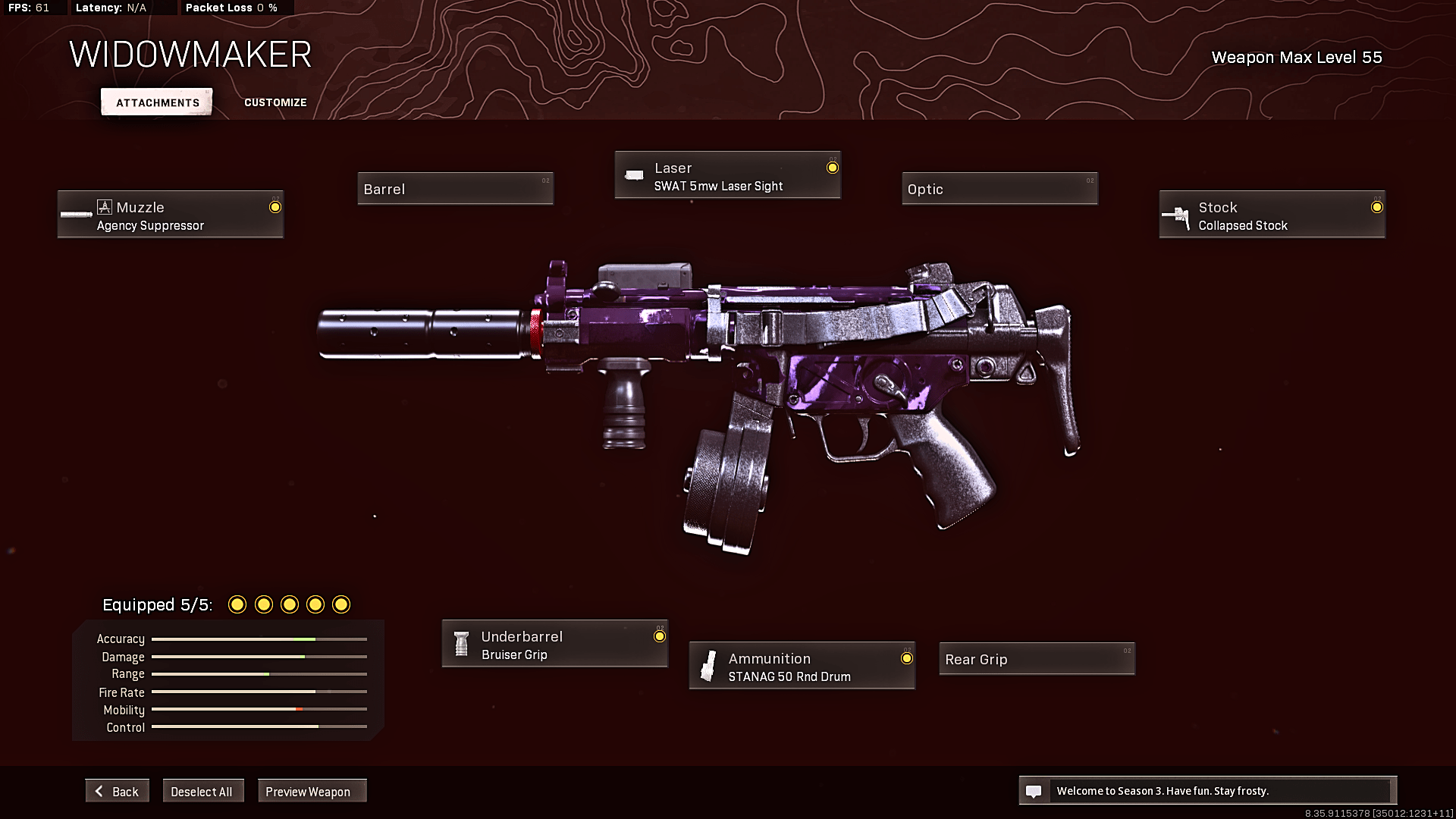Open the Rear Grip attachment slot

coord(1036,659)
